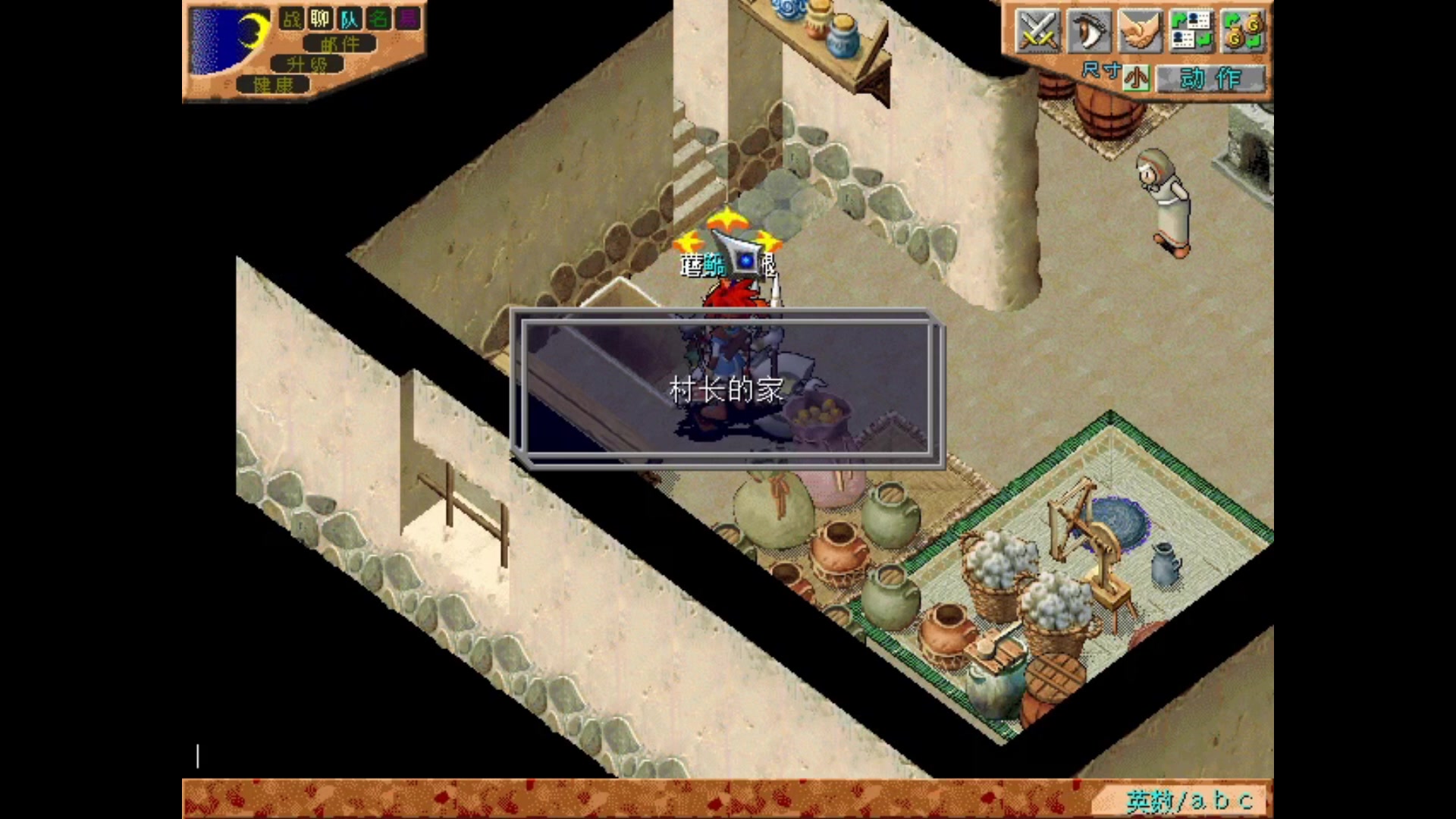Screen dimensions: 1456x819
Task: Click the crossed swords duel icon
Action: (x=1037, y=31)
